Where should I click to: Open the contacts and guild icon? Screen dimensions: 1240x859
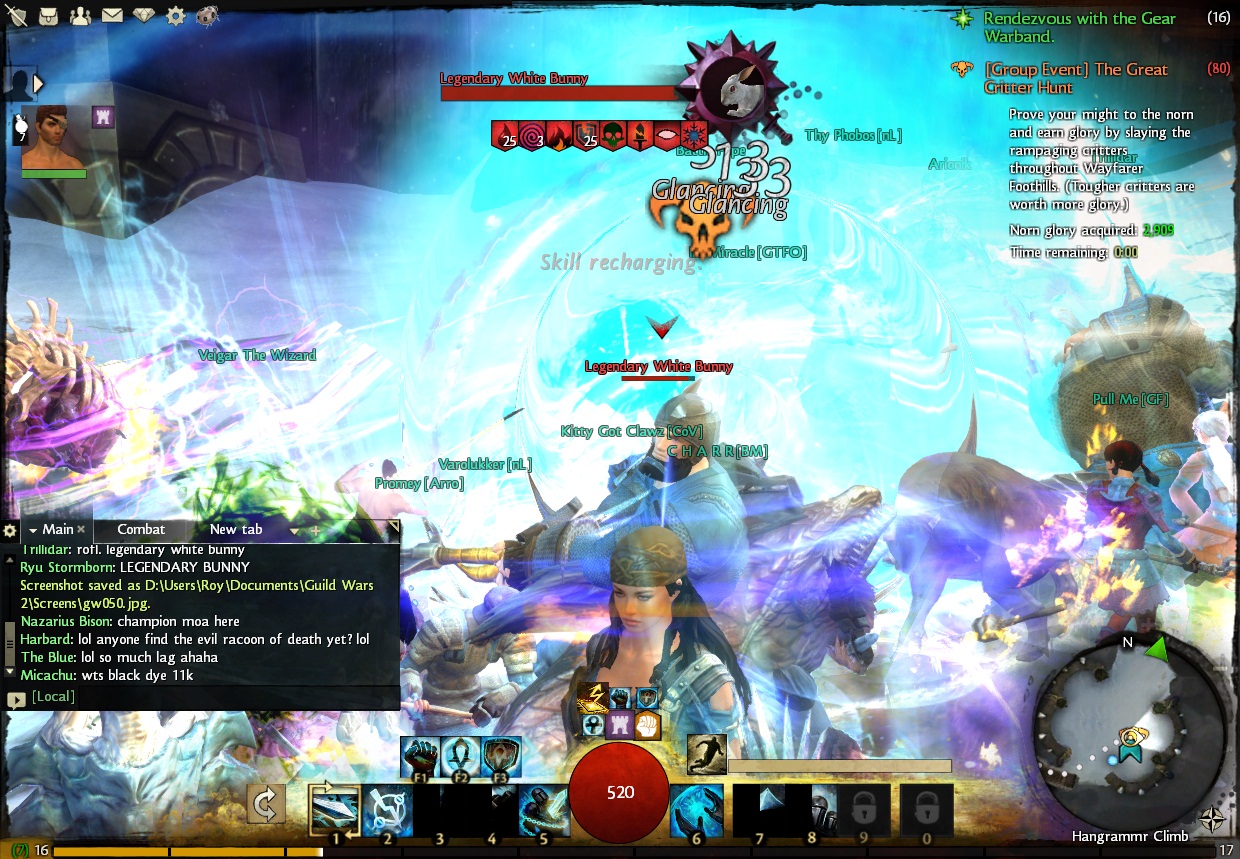pyautogui.click(x=80, y=16)
